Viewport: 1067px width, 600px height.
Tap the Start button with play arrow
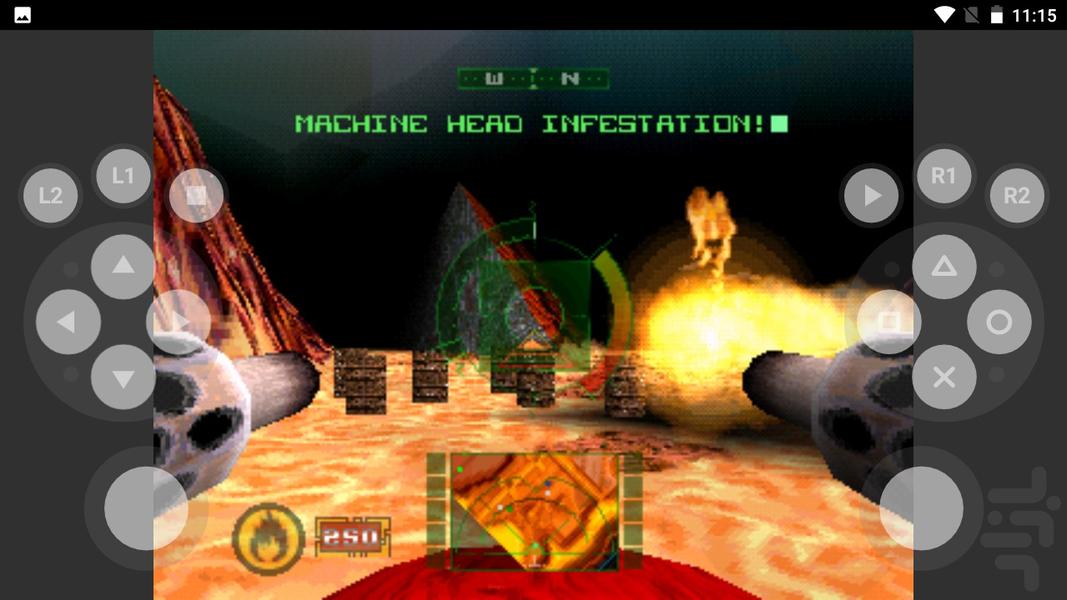(x=872, y=195)
